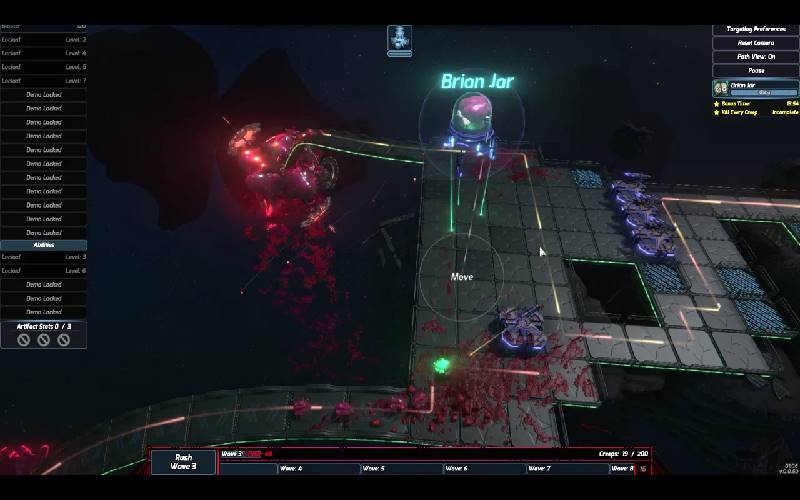Viewport: 800px width, 500px height.
Task: Toggle the Path View option
Action: tap(755, 57)
